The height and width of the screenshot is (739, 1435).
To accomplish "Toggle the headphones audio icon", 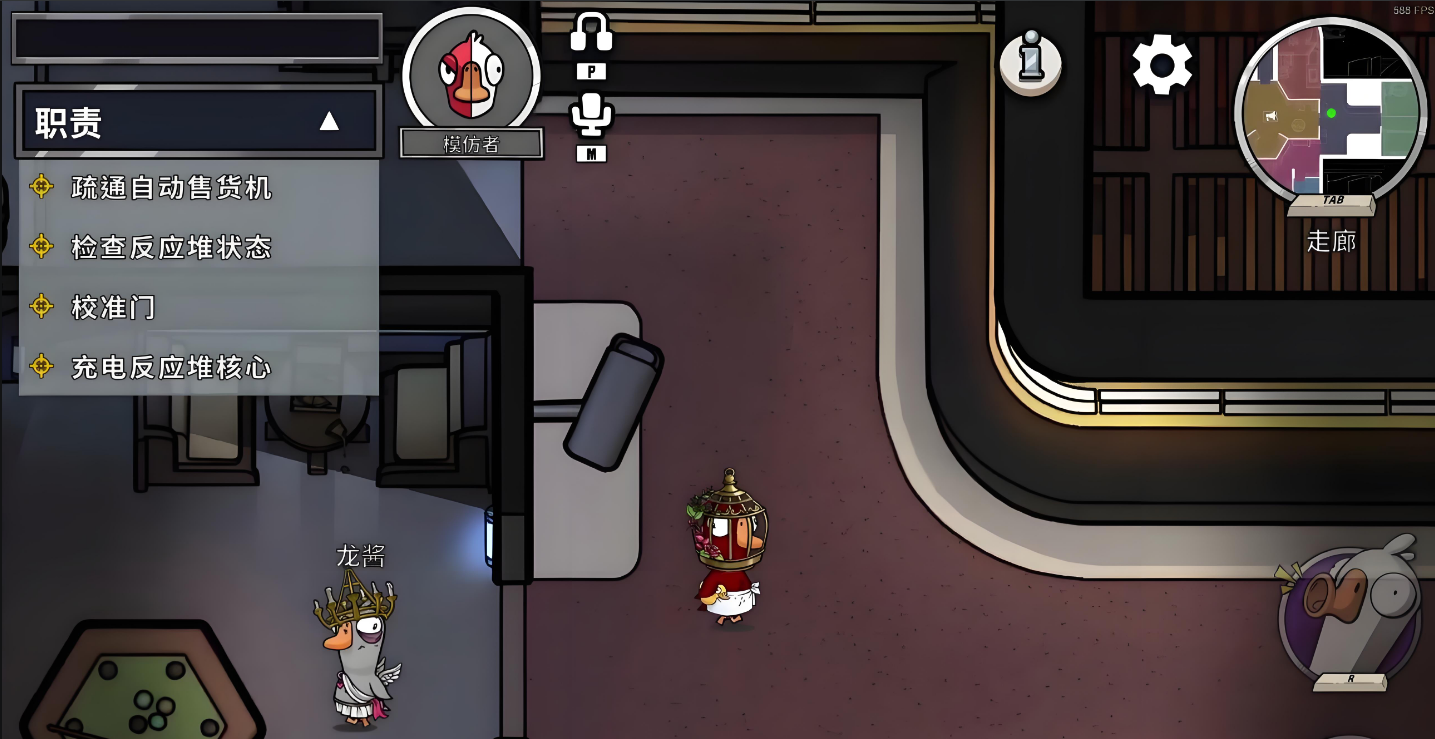I will tap(591, 33).
